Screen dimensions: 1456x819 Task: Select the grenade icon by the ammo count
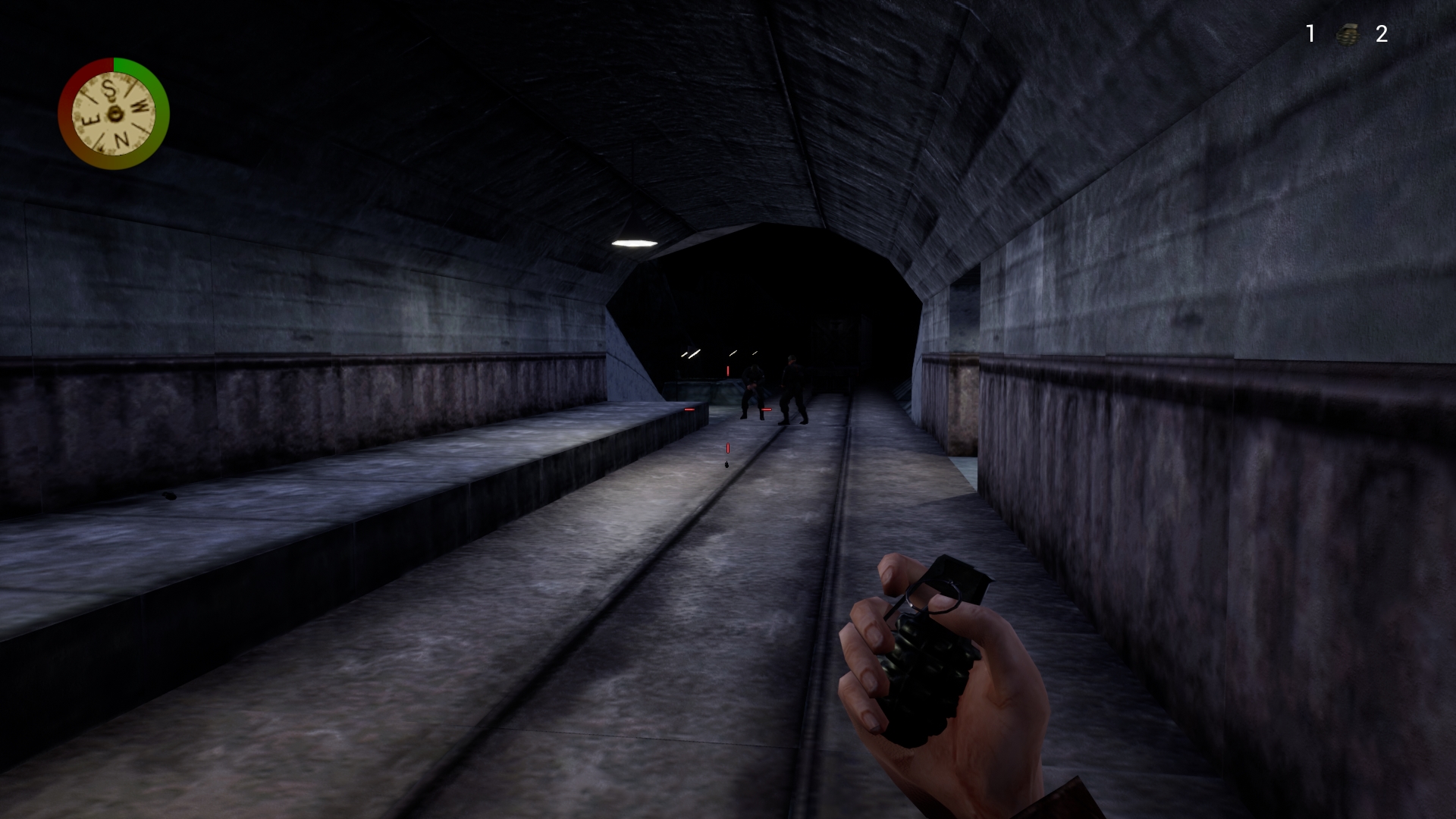[x=1346, y=34]
